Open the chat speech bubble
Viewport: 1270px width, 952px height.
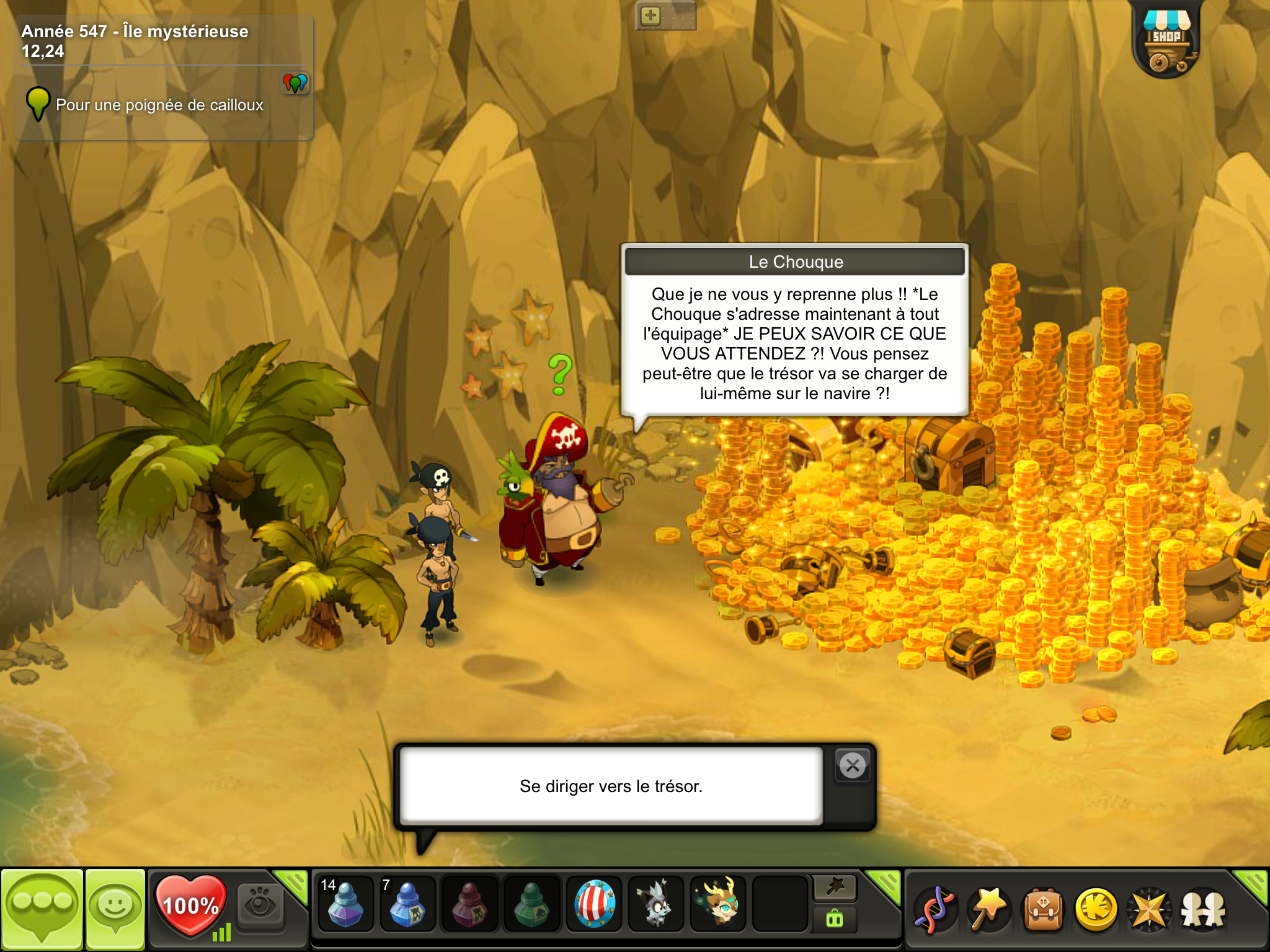pyautogui.click(x=42, y=909)
